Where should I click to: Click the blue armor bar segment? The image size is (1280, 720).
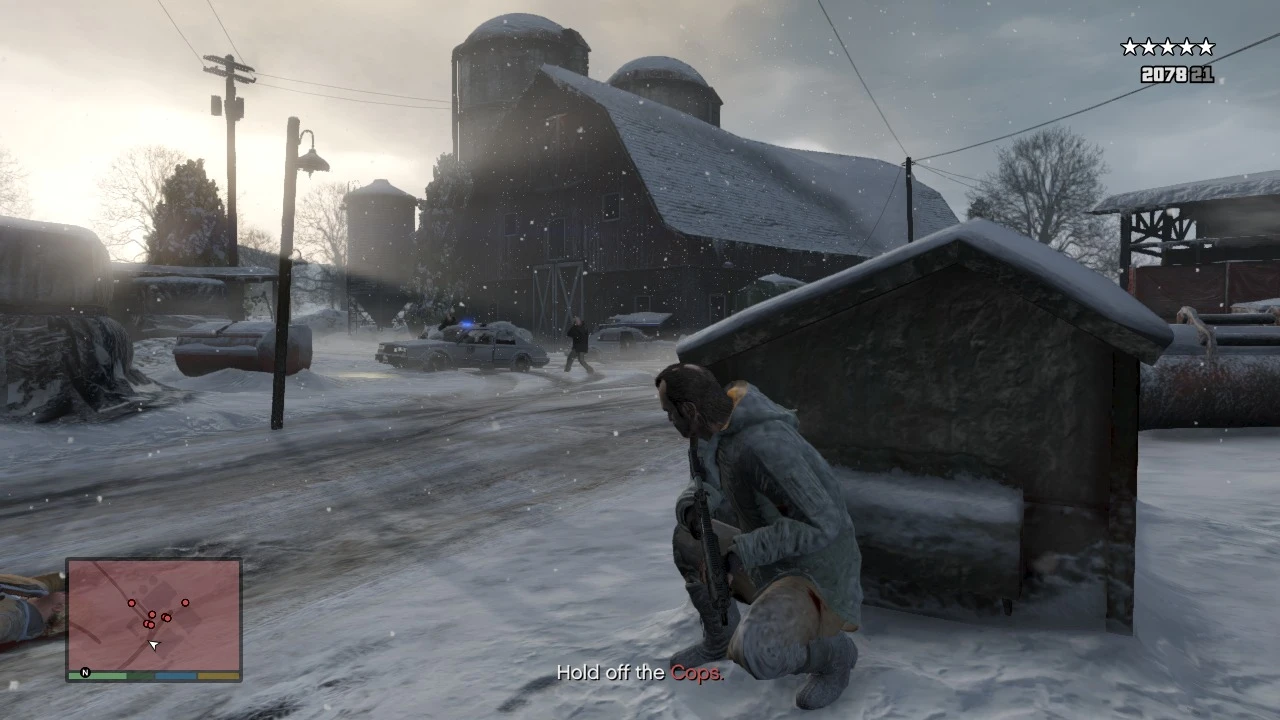(x=175, y=675)
